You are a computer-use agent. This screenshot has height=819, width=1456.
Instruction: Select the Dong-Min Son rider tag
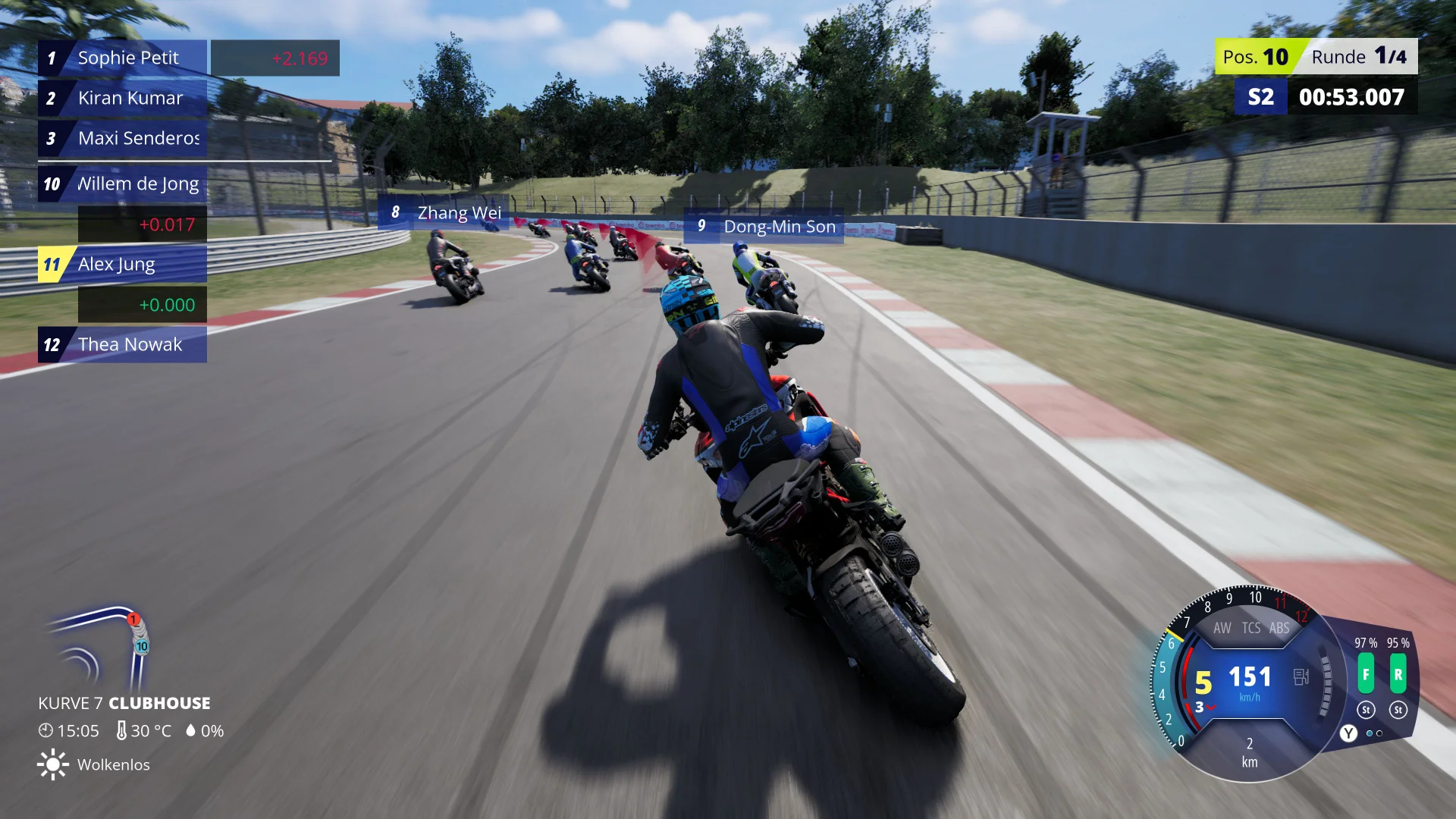764,226
